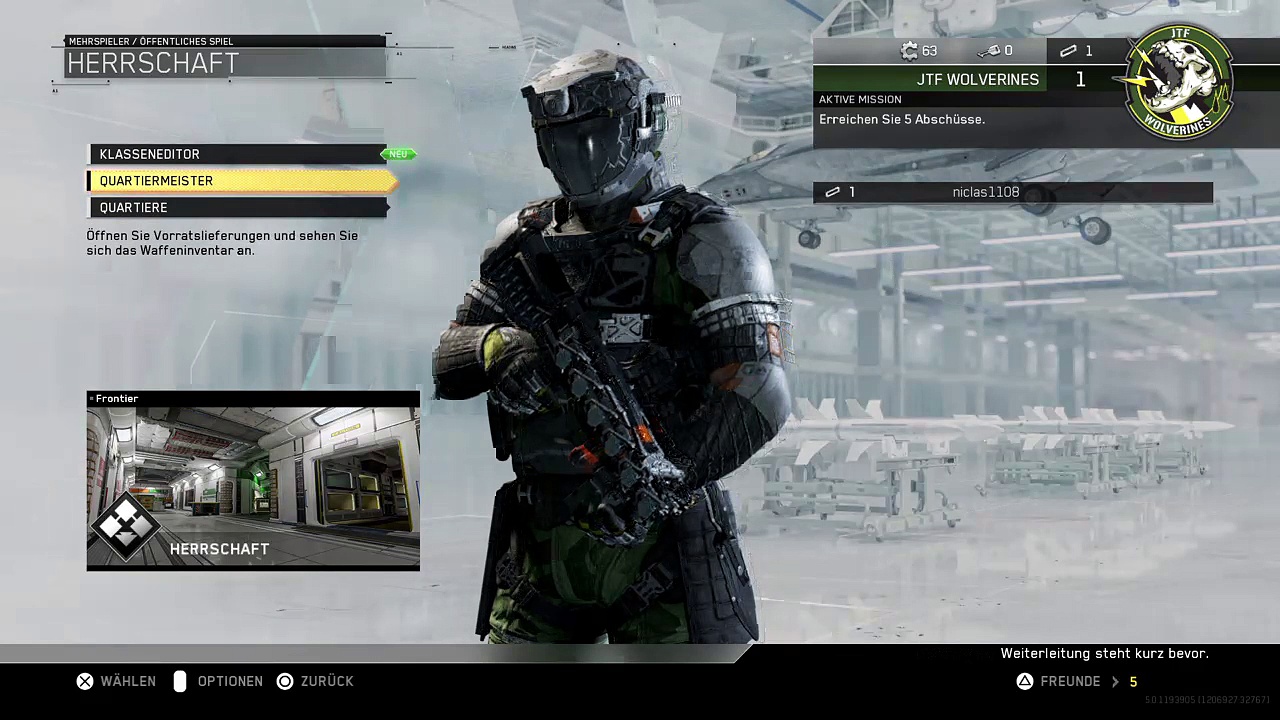
Task: Open the Klasseneditor menu entry
Action: pos(238,154)
